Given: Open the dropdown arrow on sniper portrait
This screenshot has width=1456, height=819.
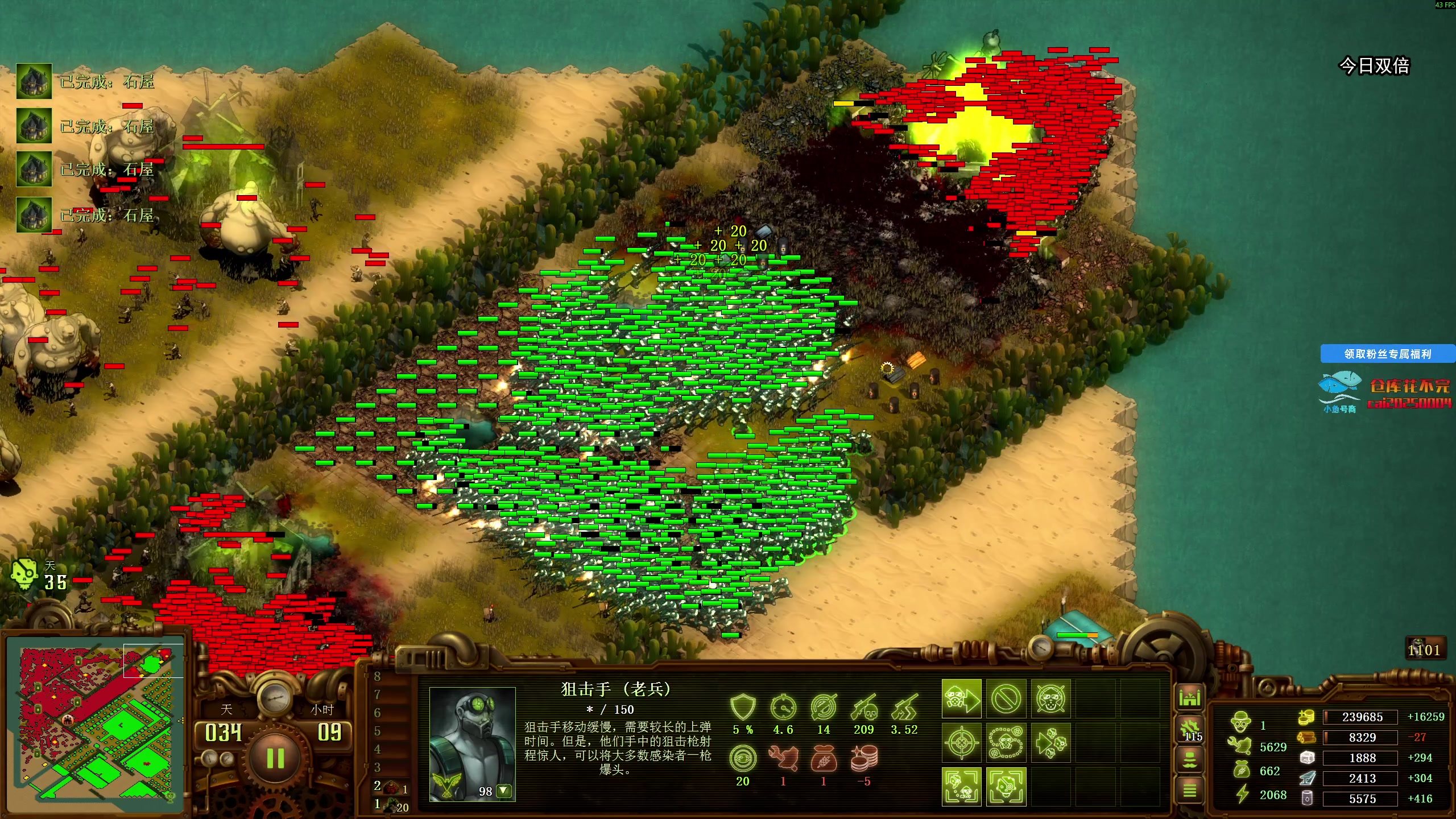Looking at the screenshot, I should click(x=503, y=791).
